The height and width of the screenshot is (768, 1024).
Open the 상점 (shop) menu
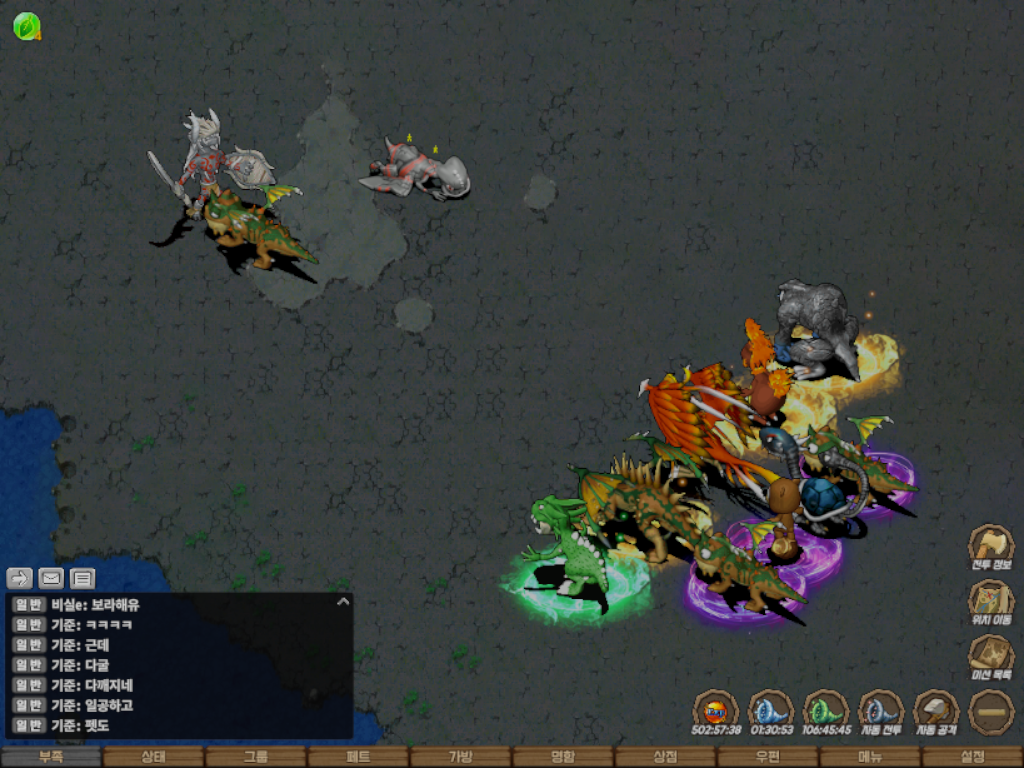665,757
